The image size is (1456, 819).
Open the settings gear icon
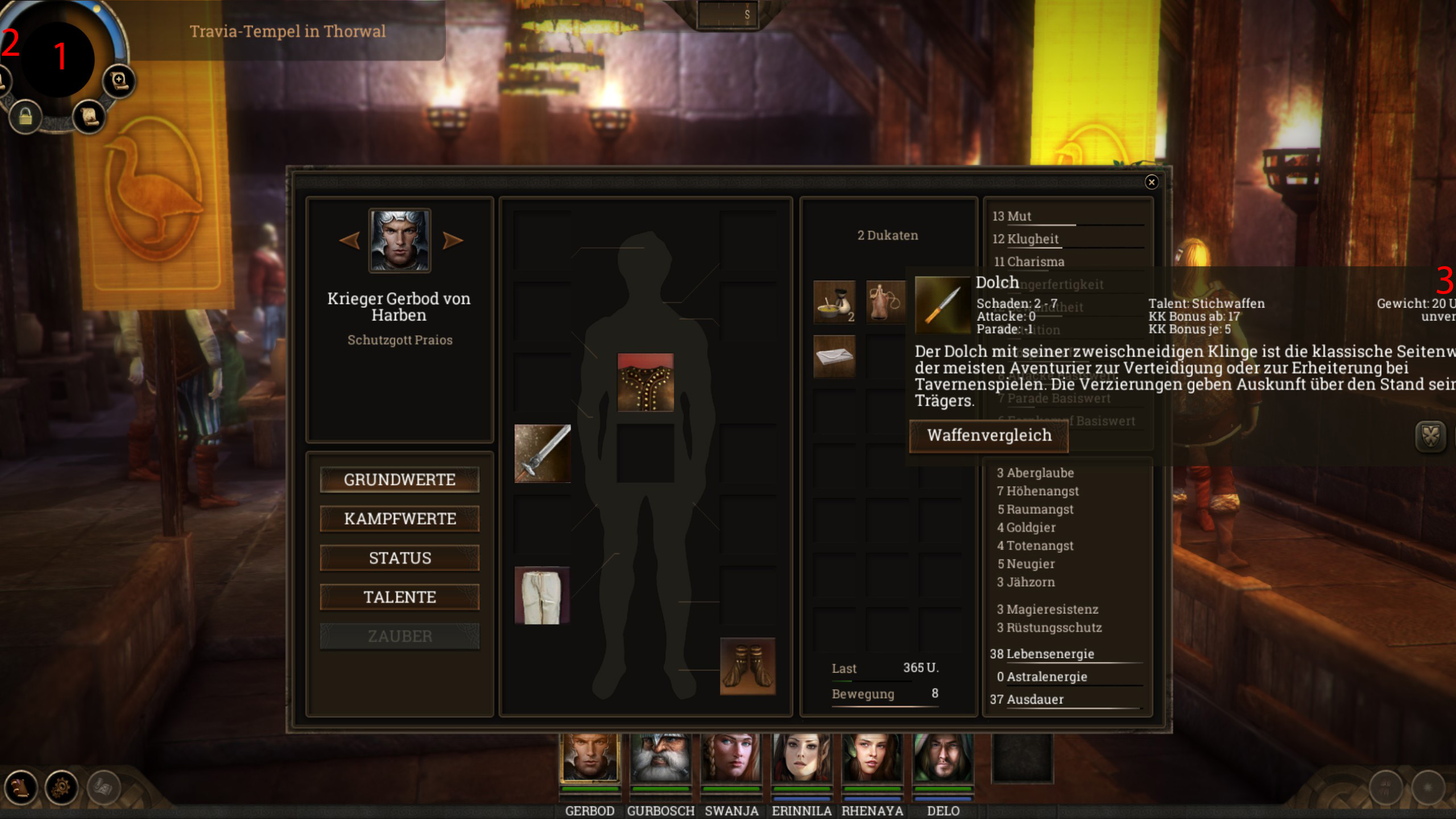point(61,788)
